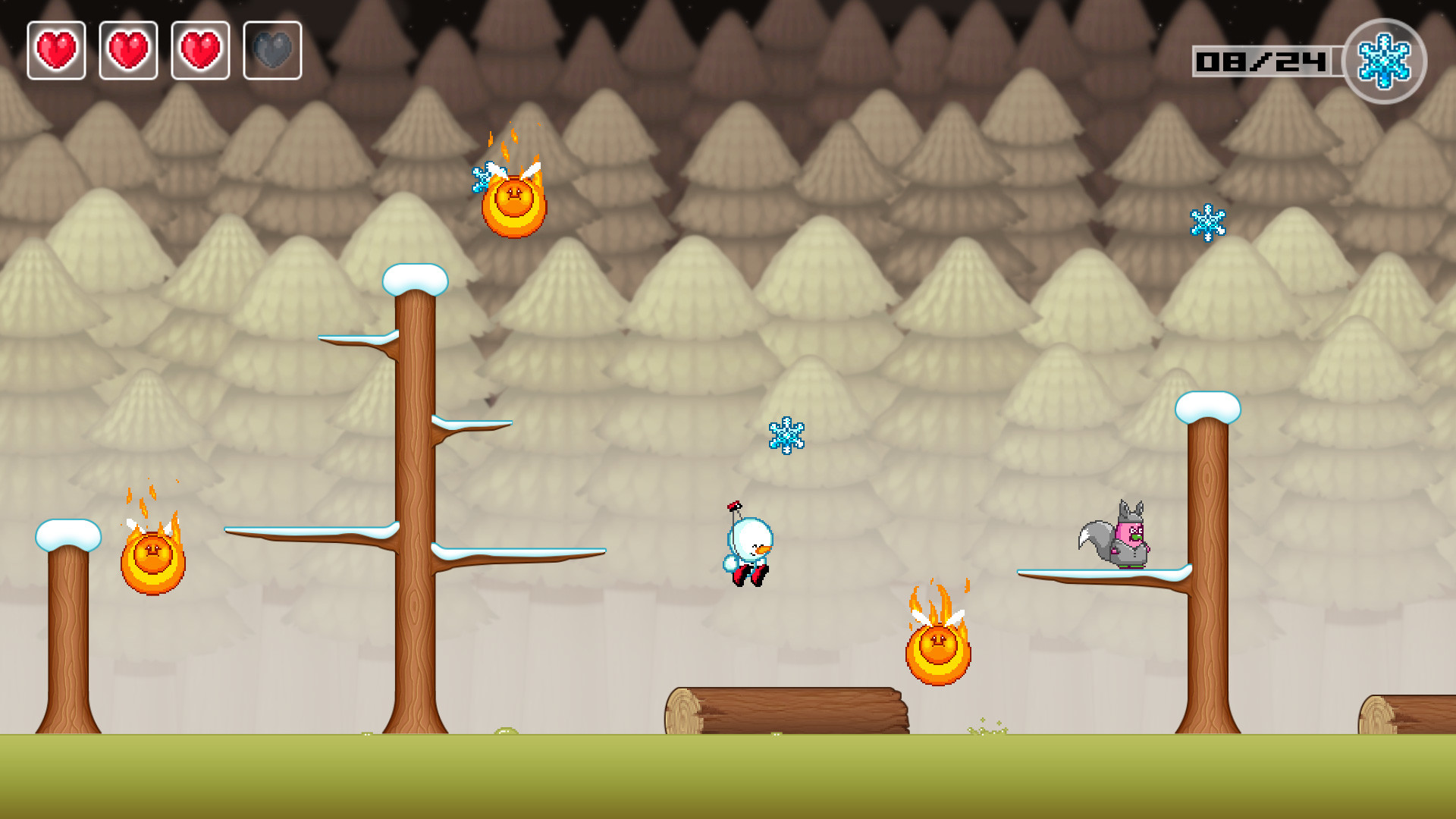Click the first red heart icon
1456x819 pixels.
(x=56, y=50)
